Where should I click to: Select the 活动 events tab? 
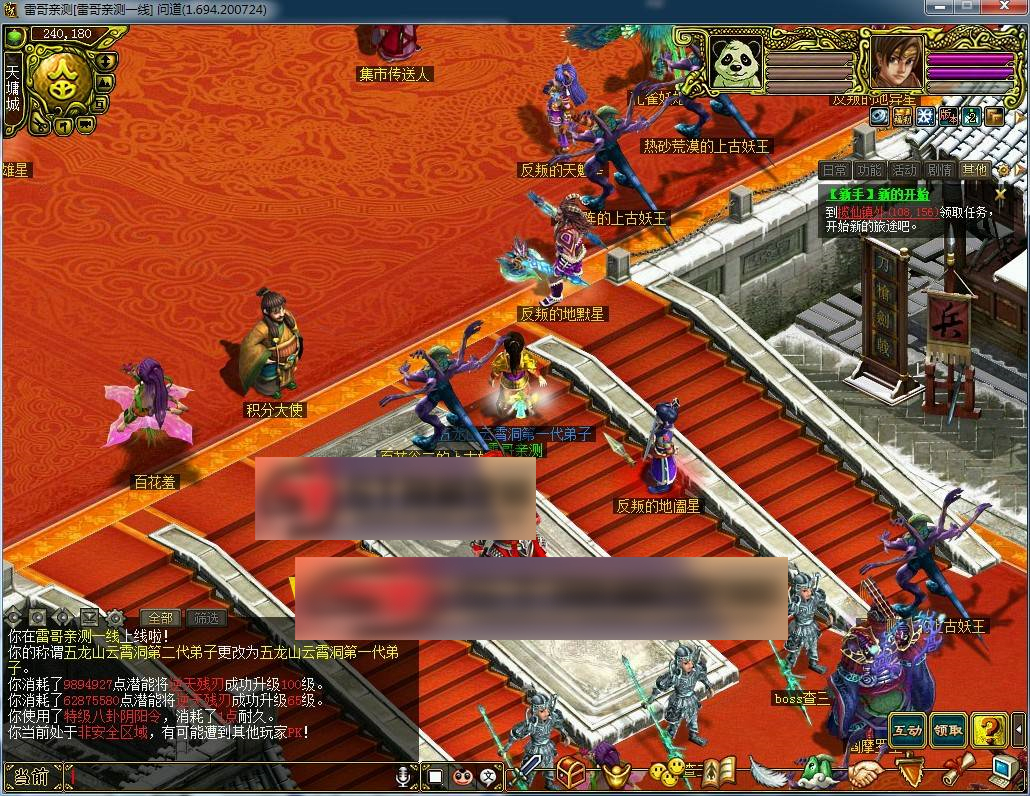[905, 170]
